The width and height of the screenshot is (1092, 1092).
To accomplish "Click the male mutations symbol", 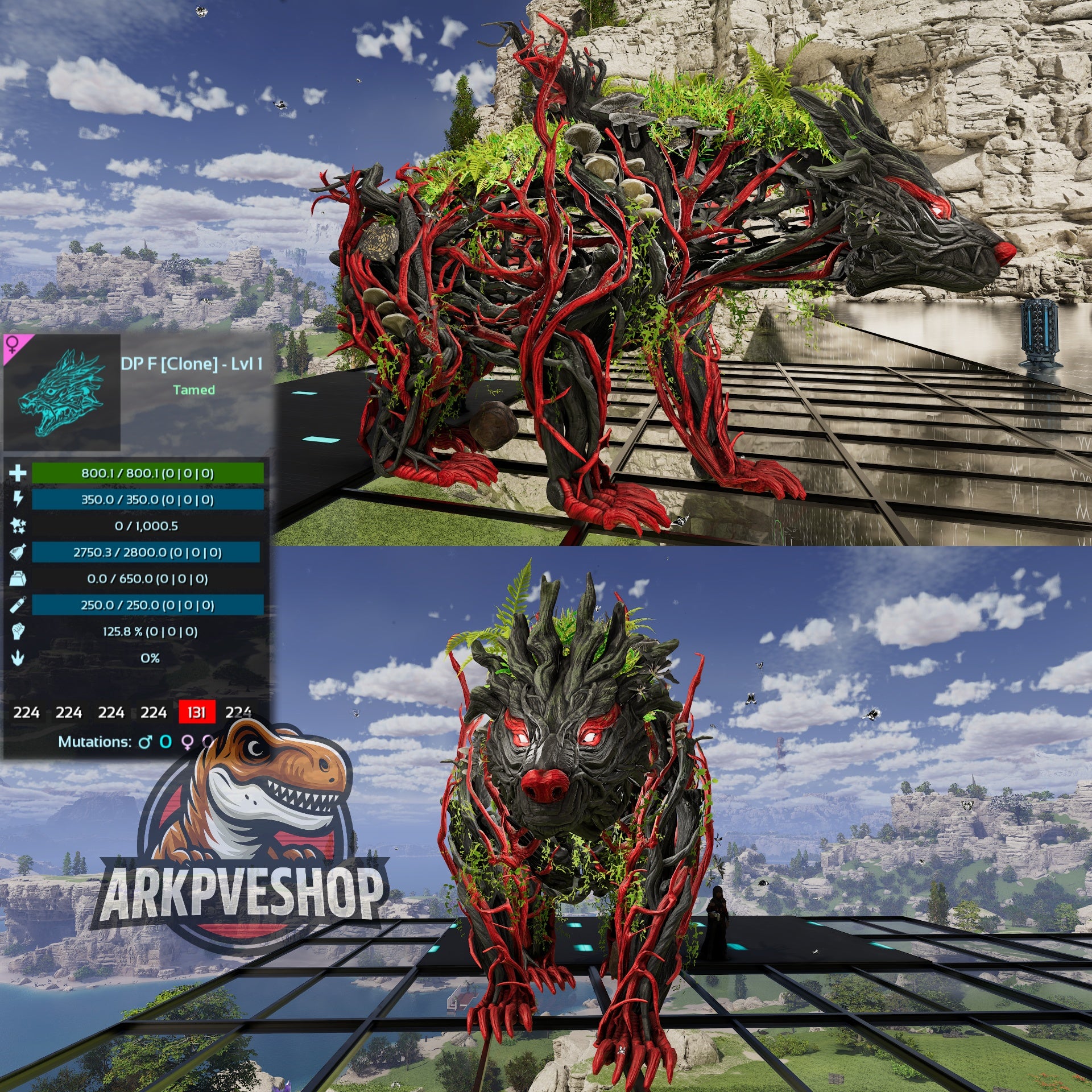I will [x=146, y=742].
